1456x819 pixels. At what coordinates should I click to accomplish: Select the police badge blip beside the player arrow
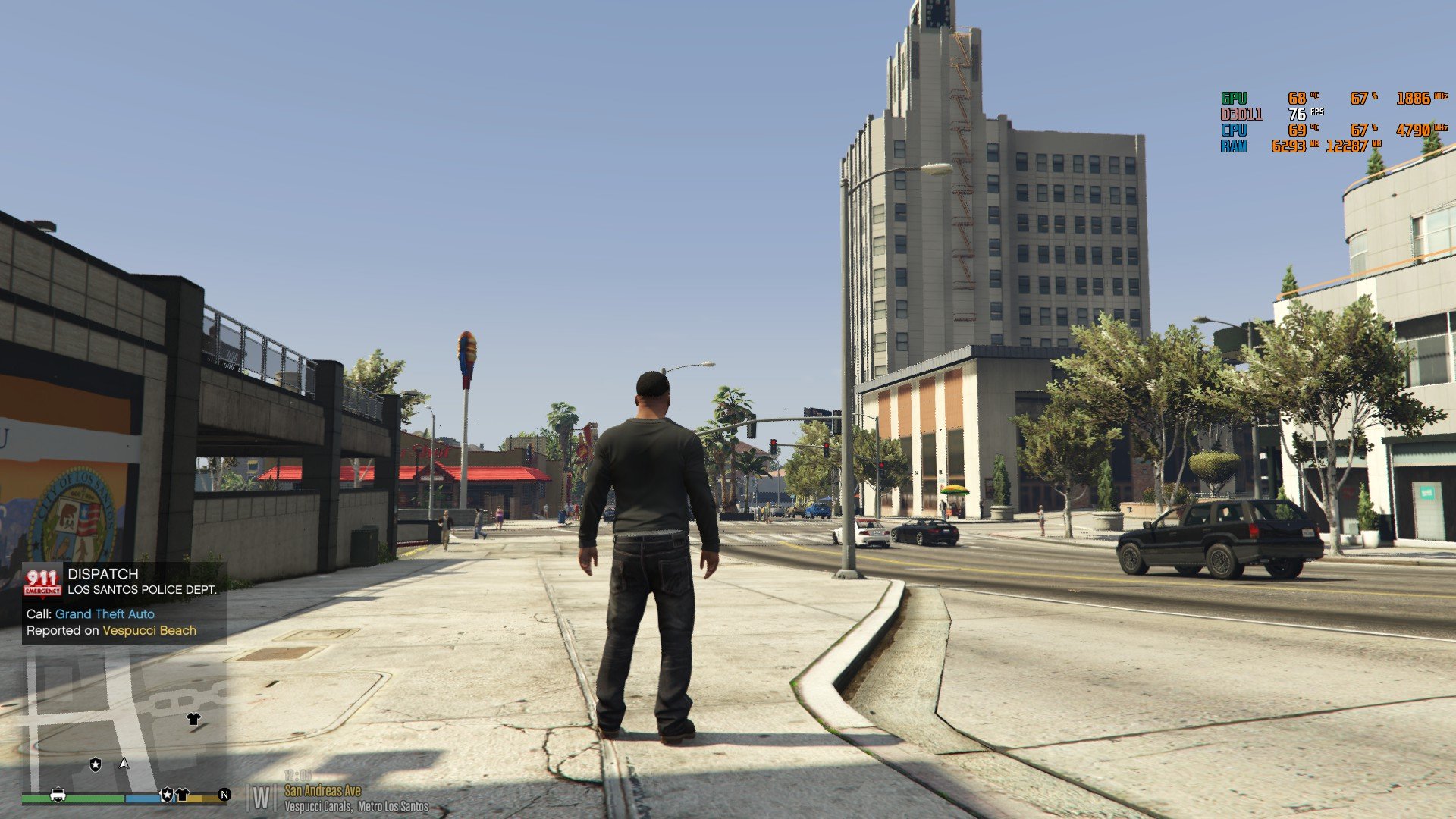tap(96, 764)
